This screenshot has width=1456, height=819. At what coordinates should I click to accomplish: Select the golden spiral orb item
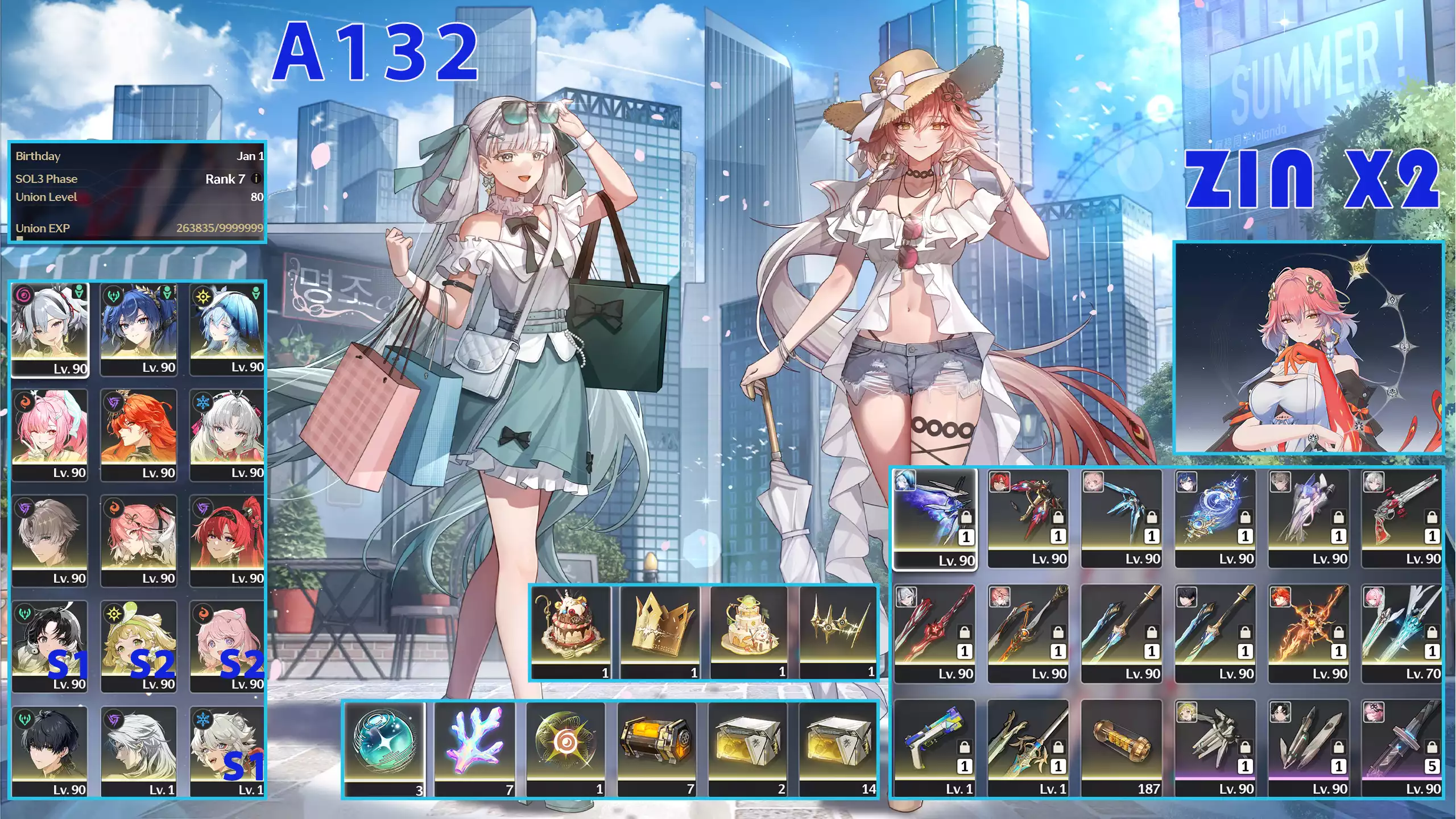(565, 749)
